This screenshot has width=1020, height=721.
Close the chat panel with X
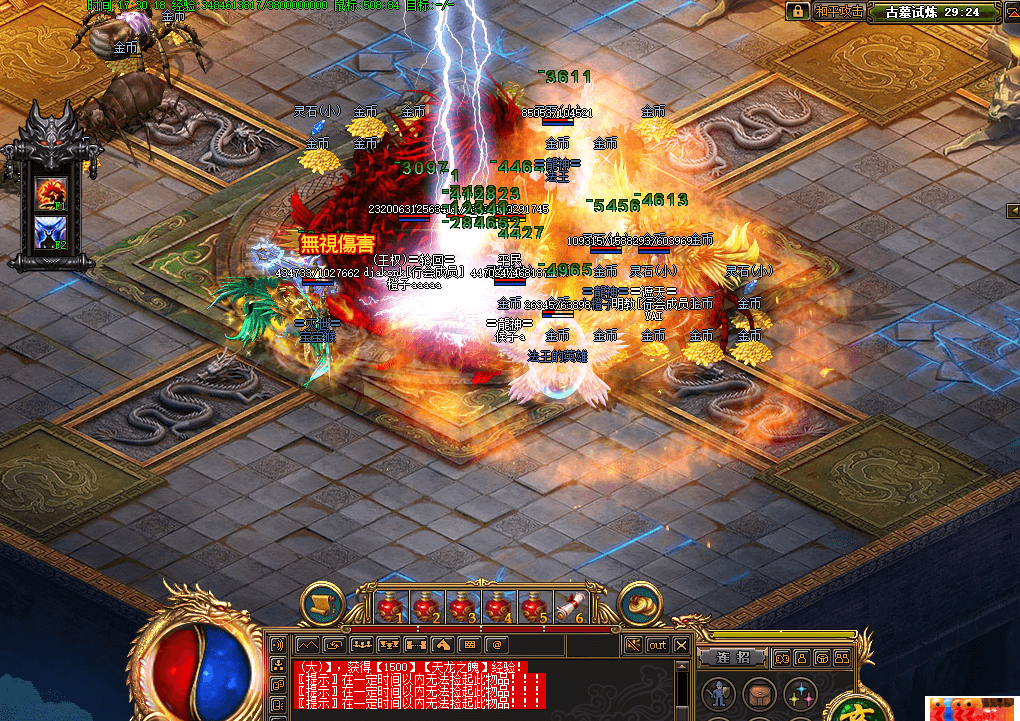pyautogui.click(x=681, y=645)
